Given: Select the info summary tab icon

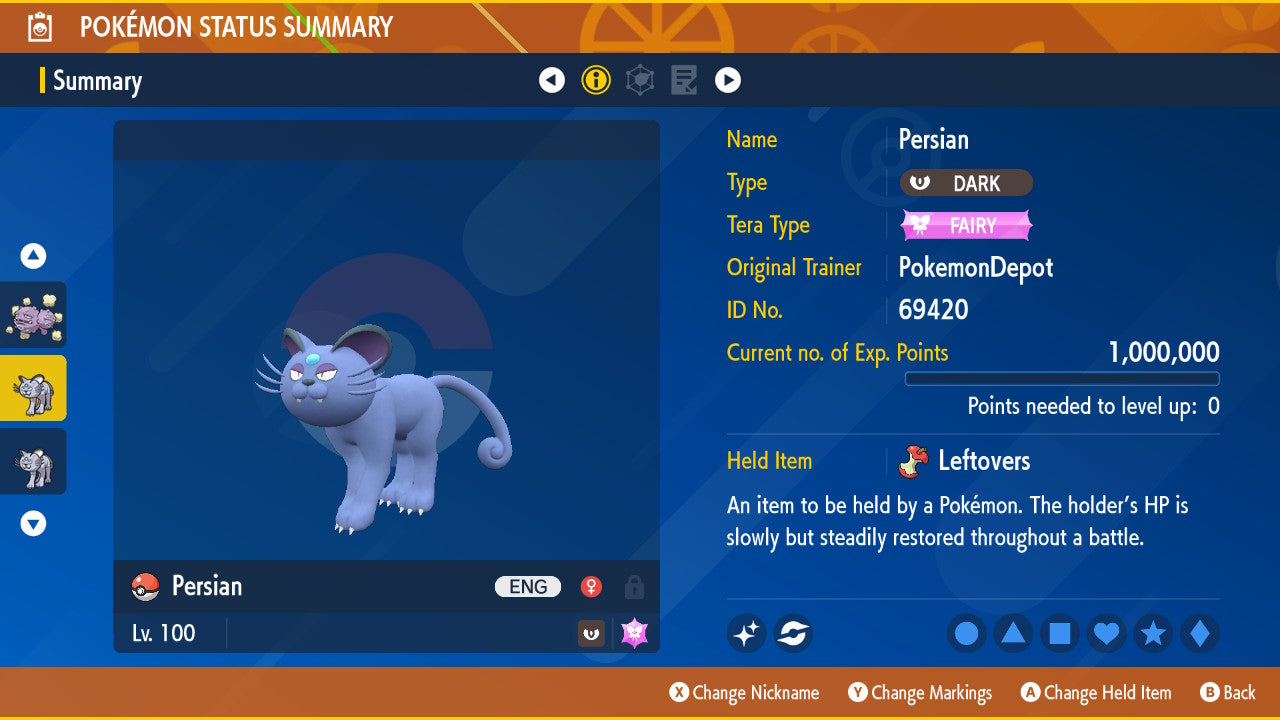Looking at the screenshot, I should coord(596,80).
